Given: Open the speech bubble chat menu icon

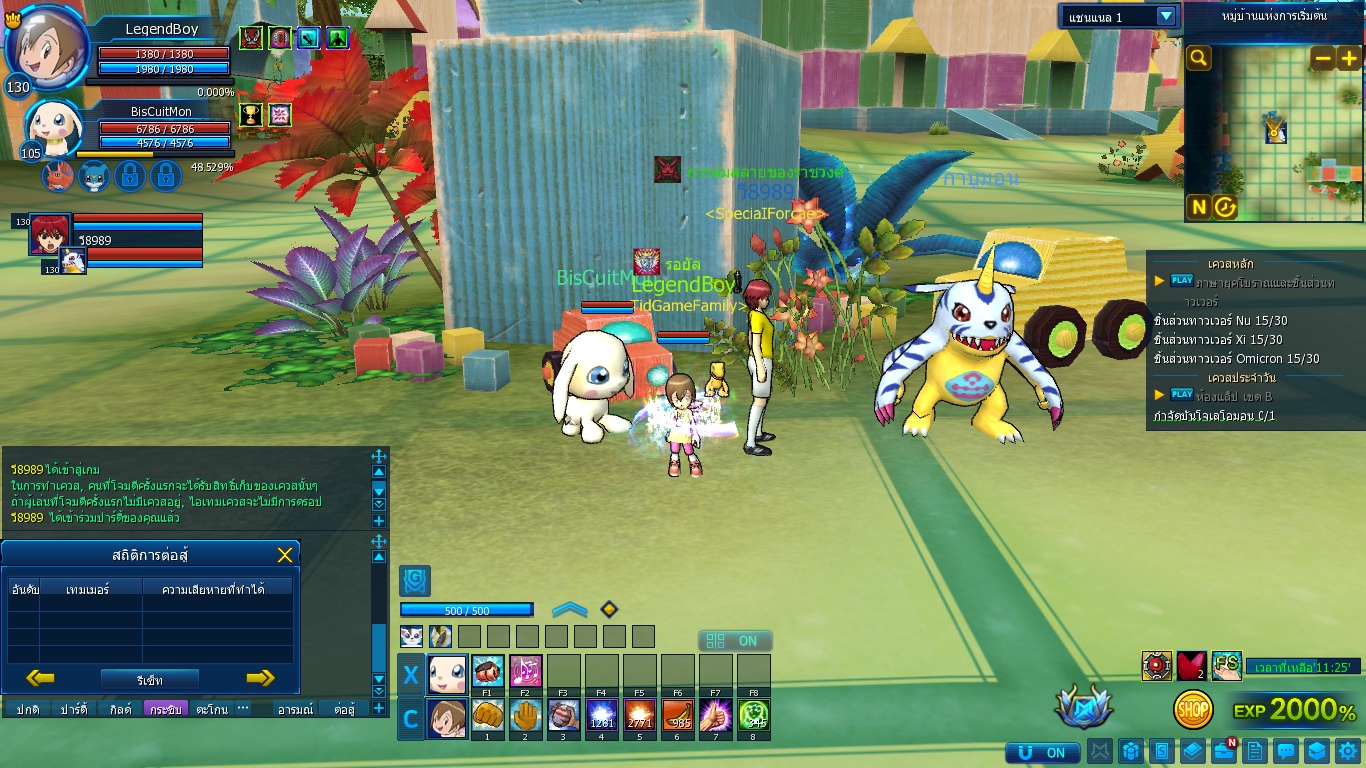Looking at the screenshot, I should pos(1287,751).
